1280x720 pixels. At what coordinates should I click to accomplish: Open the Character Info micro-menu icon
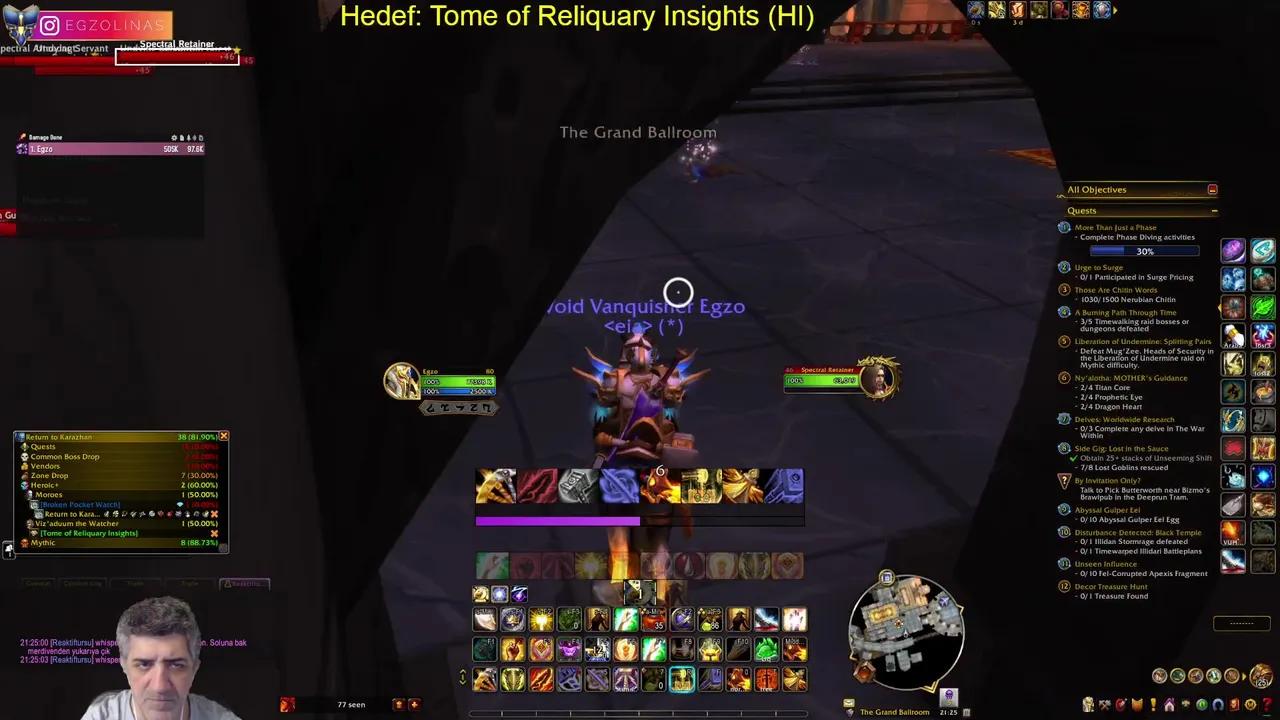point(1087,705)
